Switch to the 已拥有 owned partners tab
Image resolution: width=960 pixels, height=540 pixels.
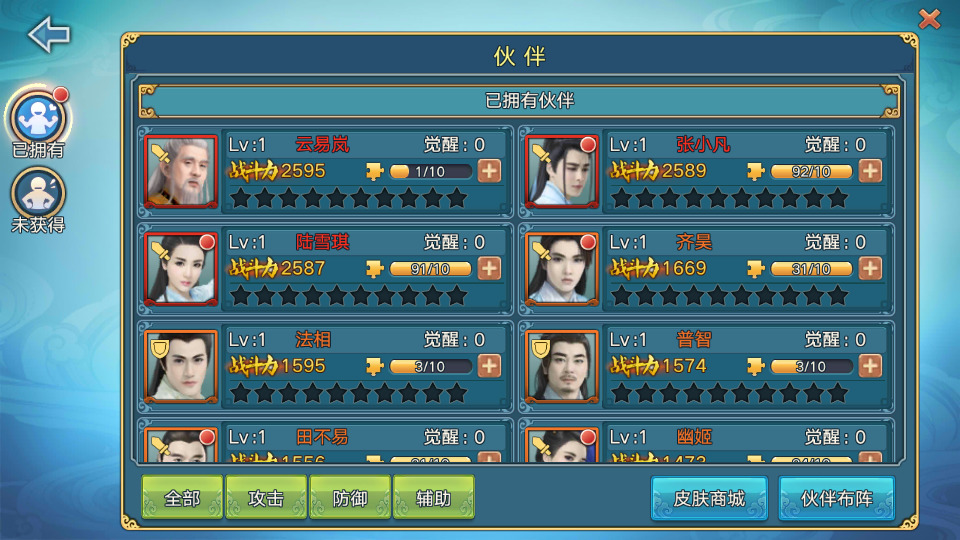point(38,119)
